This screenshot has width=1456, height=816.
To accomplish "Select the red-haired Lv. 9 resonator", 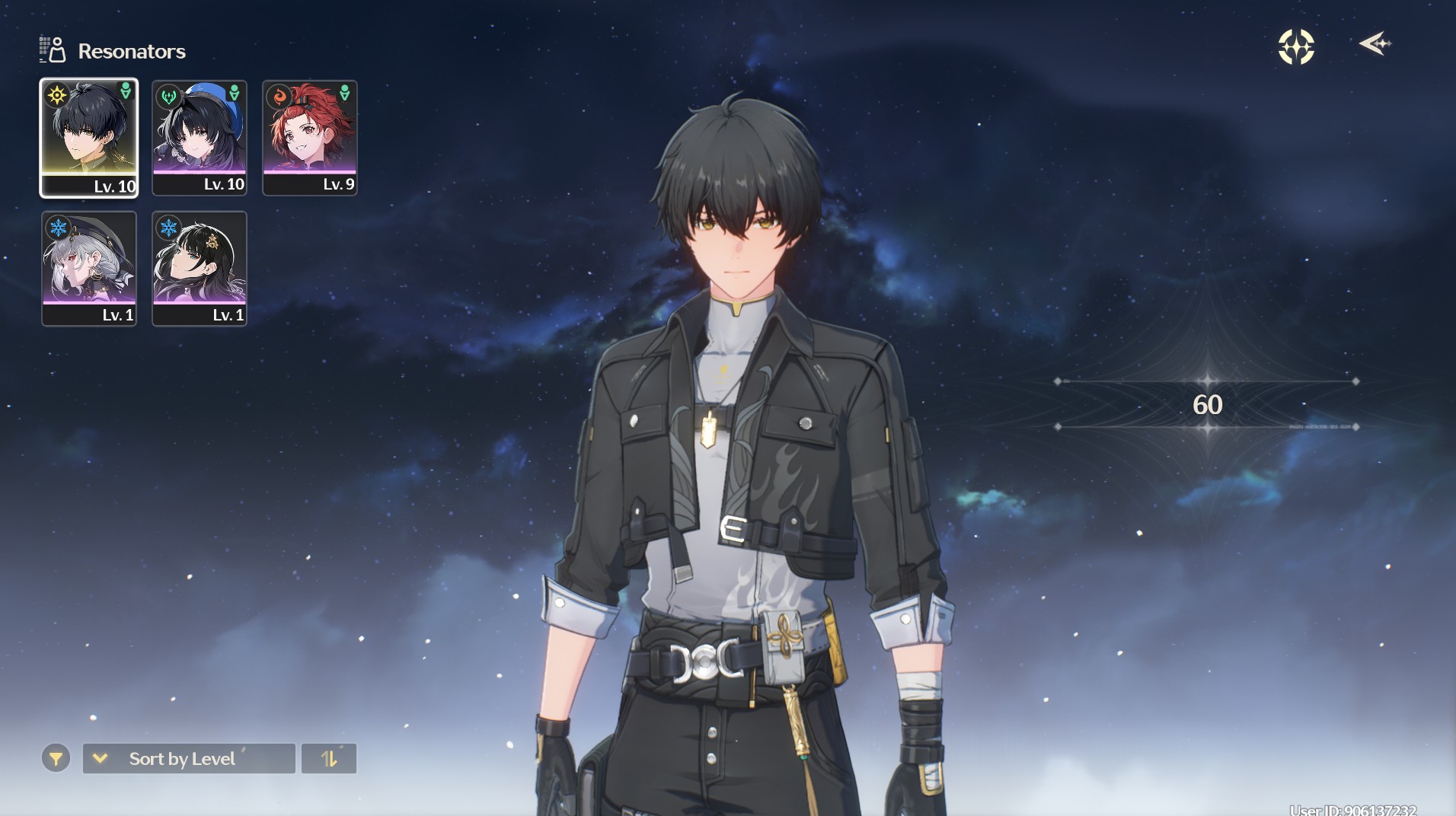I will pos(310,138).
